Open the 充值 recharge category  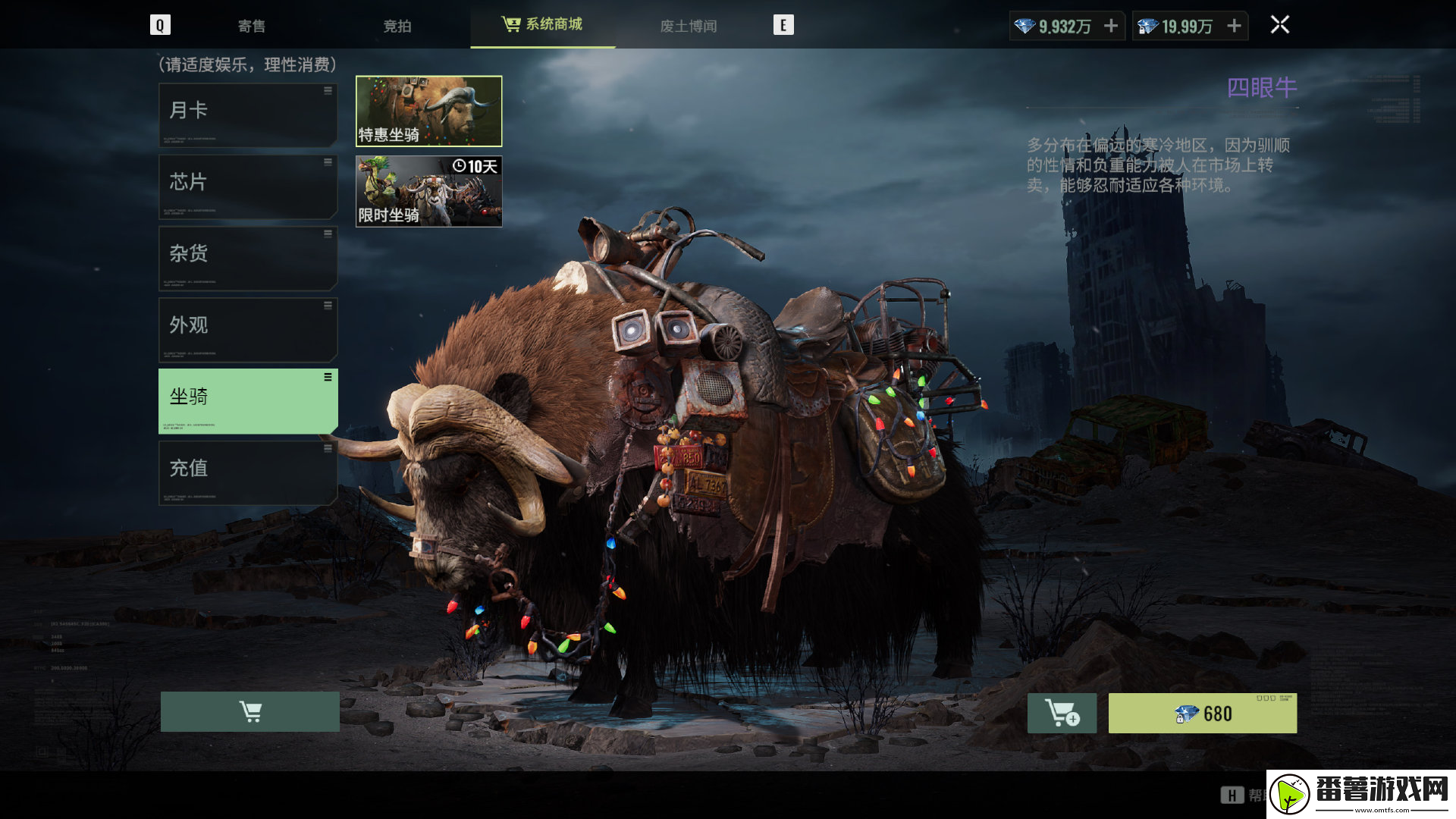[x=248, y=472]
